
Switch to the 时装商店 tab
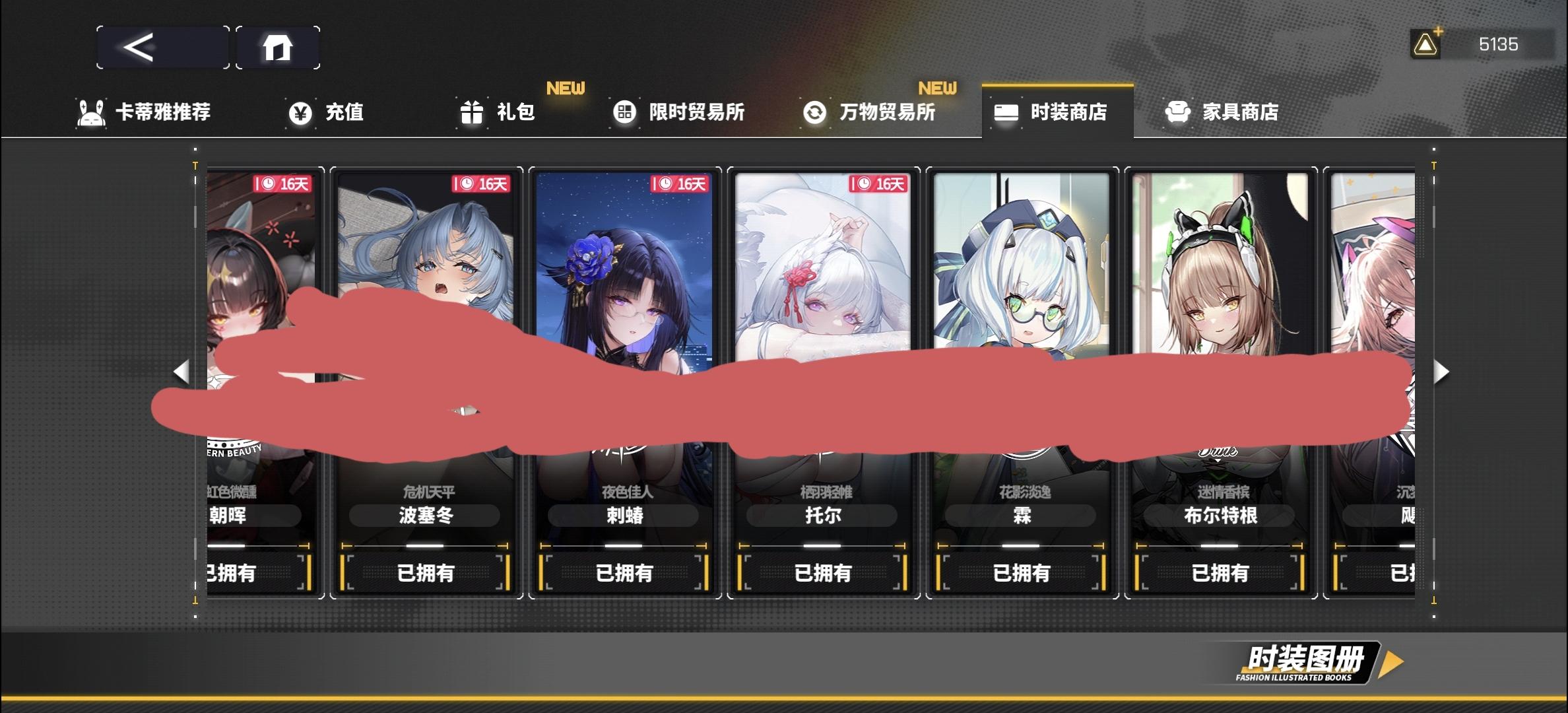(1057, 112)
